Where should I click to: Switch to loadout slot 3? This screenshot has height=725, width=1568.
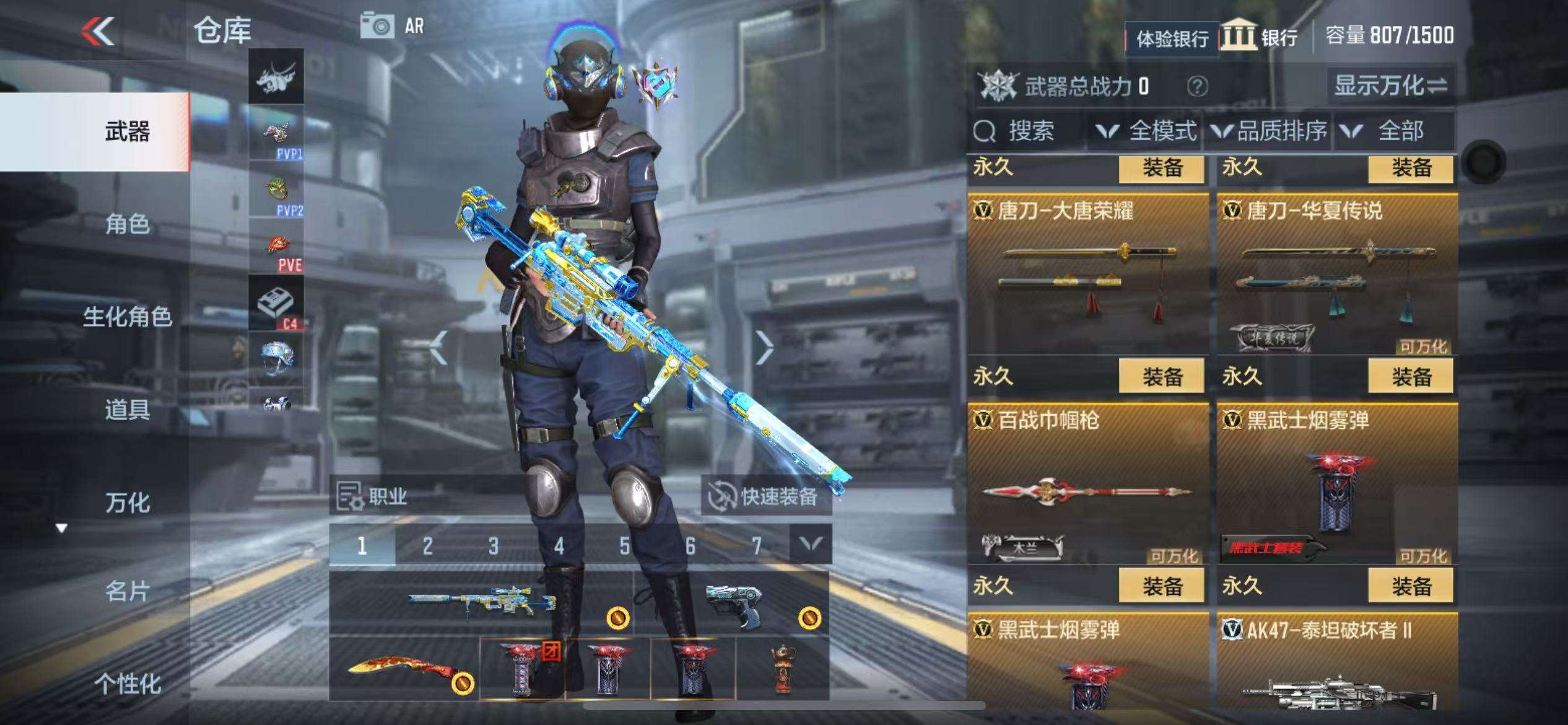coord(493,546)
